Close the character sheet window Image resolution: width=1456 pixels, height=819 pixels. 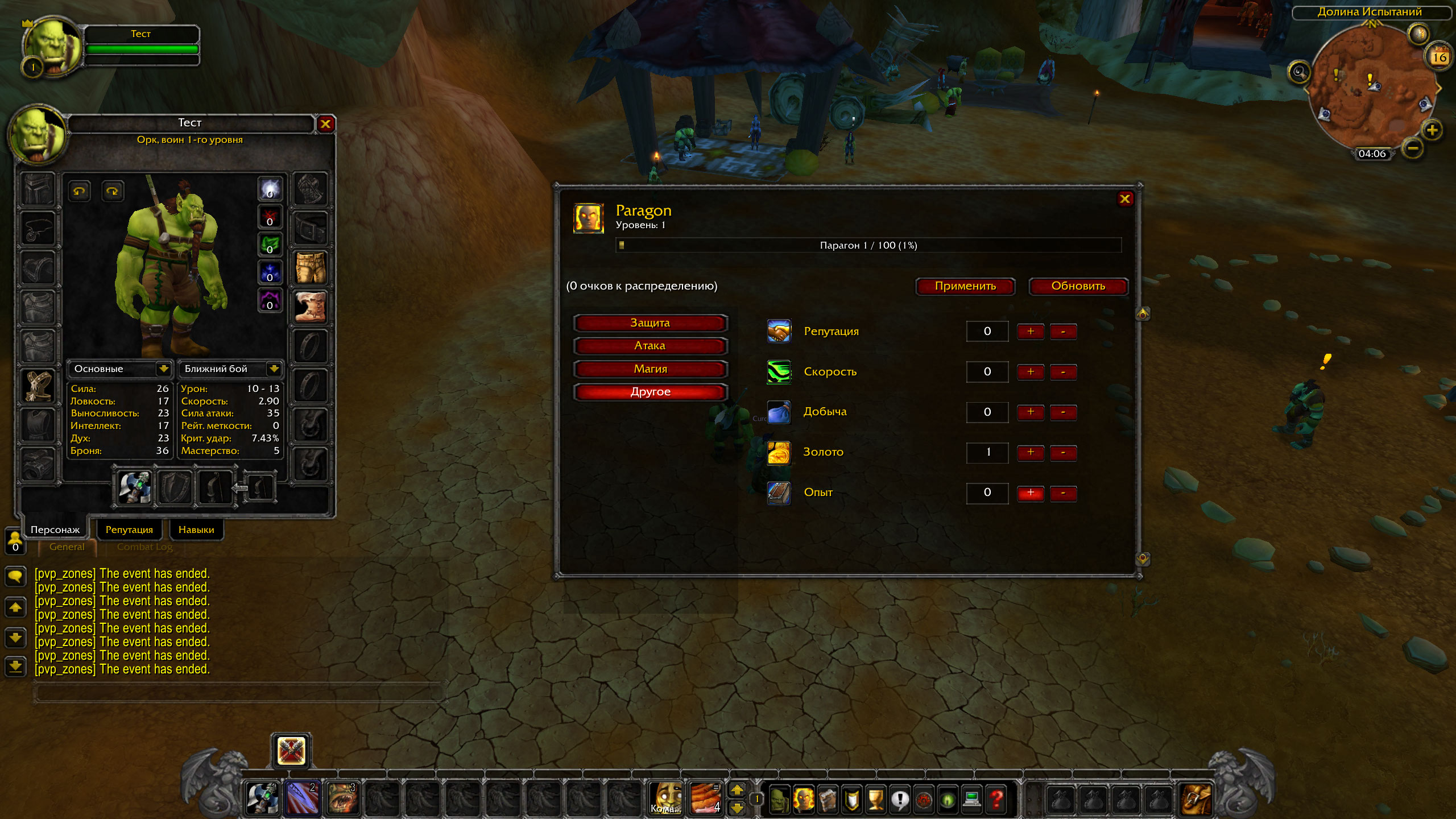[325, 123]
